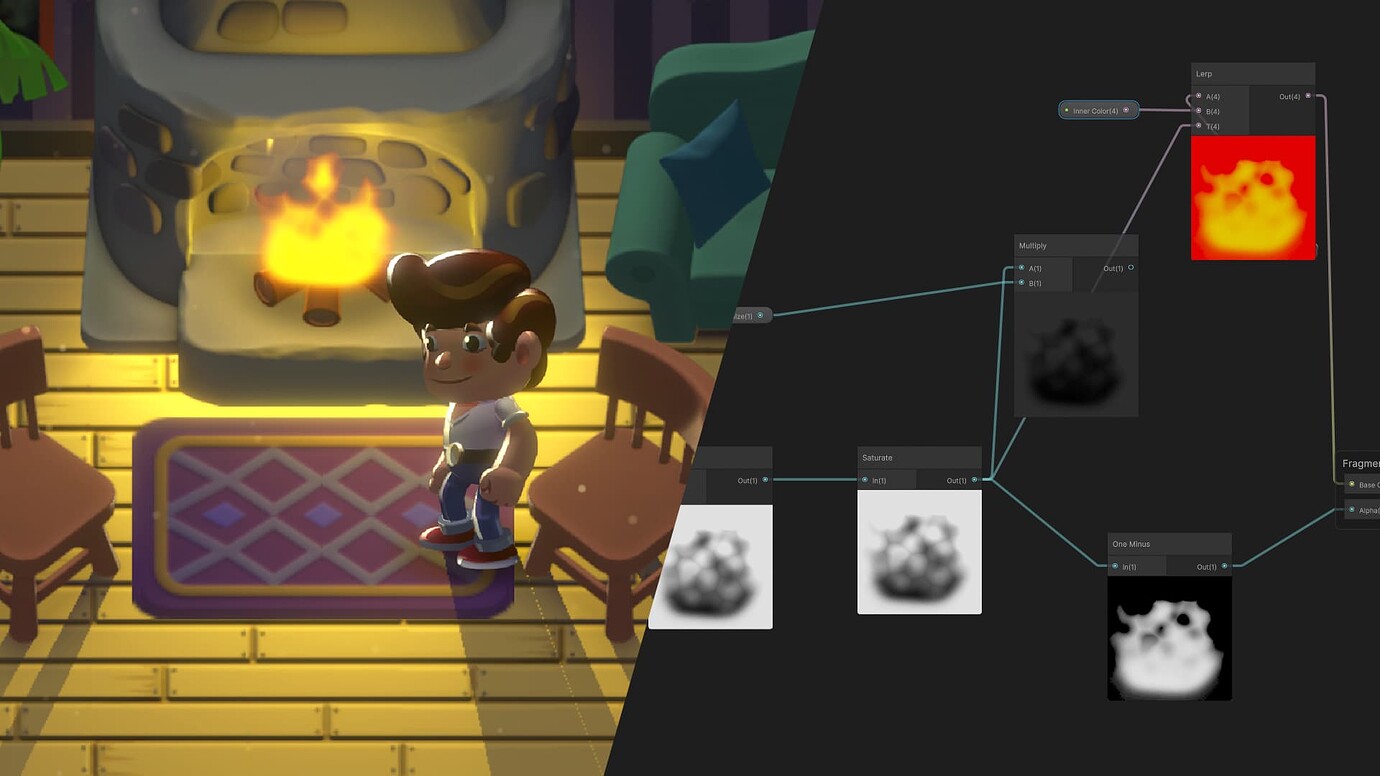Screen dimensions: 1380x776
Task: Click the In(1) input port of the One Minus node
Action: click(1114, 566)
